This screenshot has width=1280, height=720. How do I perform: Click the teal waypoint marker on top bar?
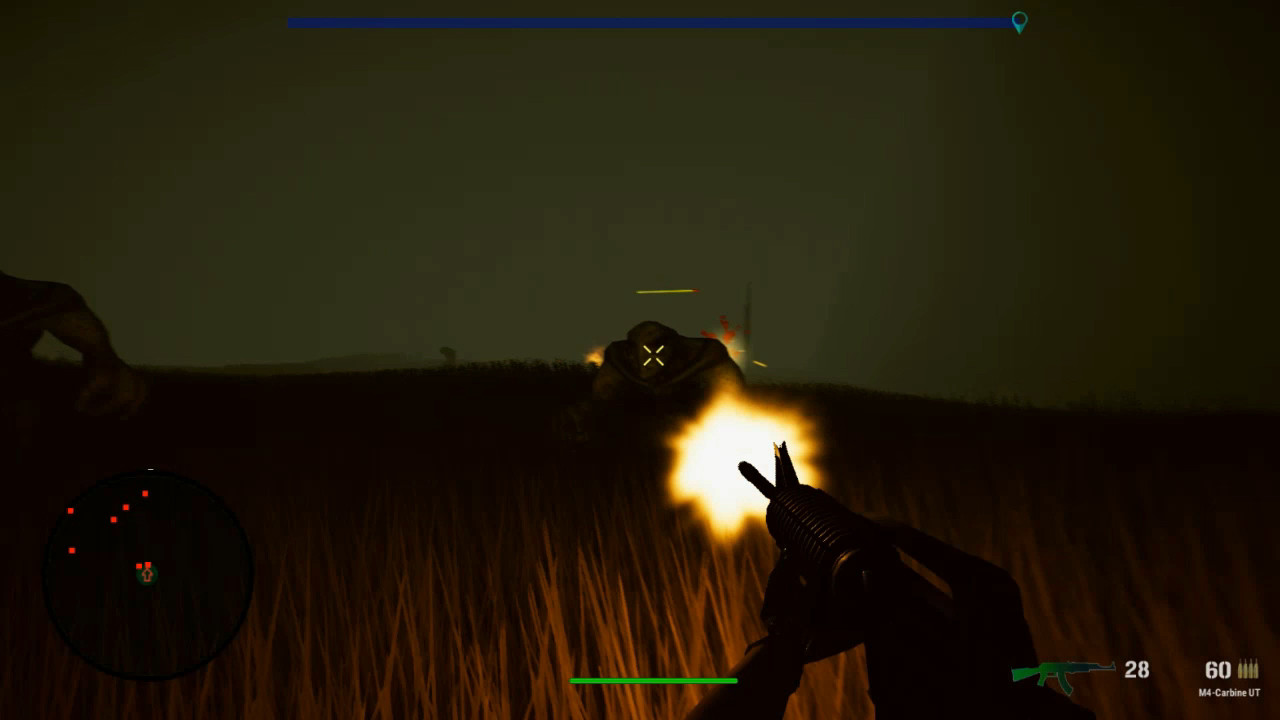(x=1019, y=21)
